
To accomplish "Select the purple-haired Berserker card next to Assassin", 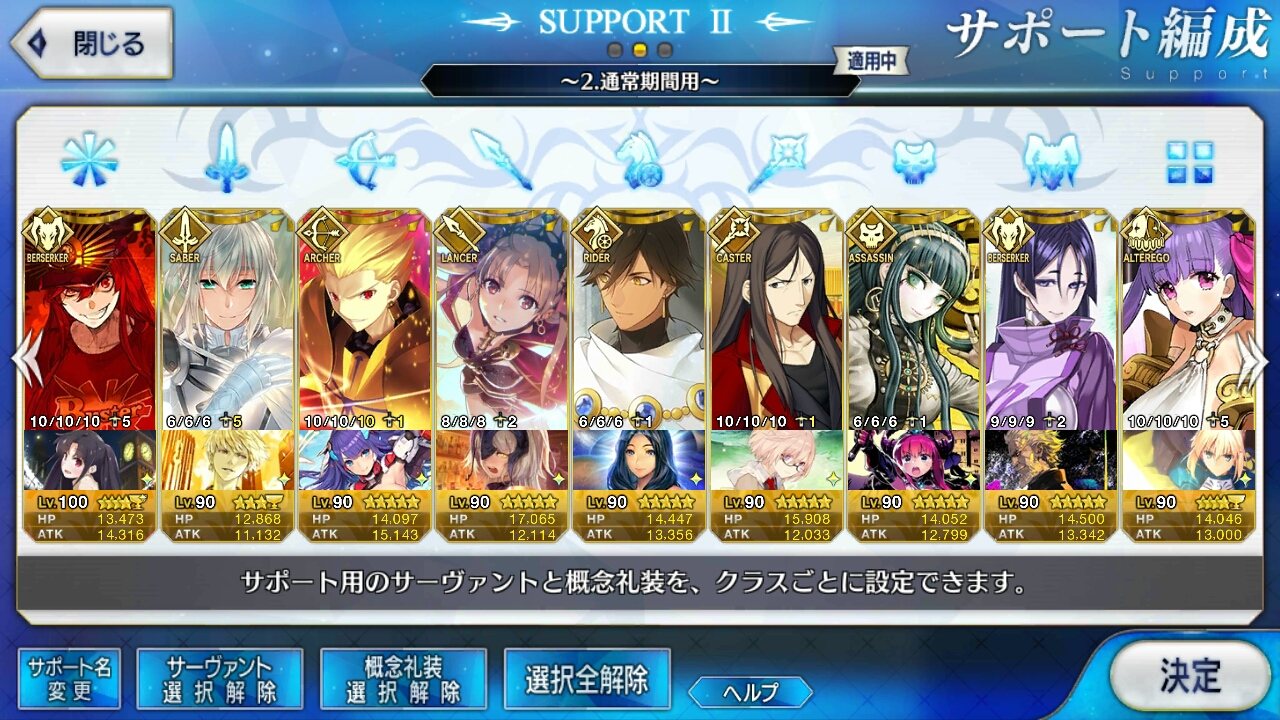I will [1050, 320].
